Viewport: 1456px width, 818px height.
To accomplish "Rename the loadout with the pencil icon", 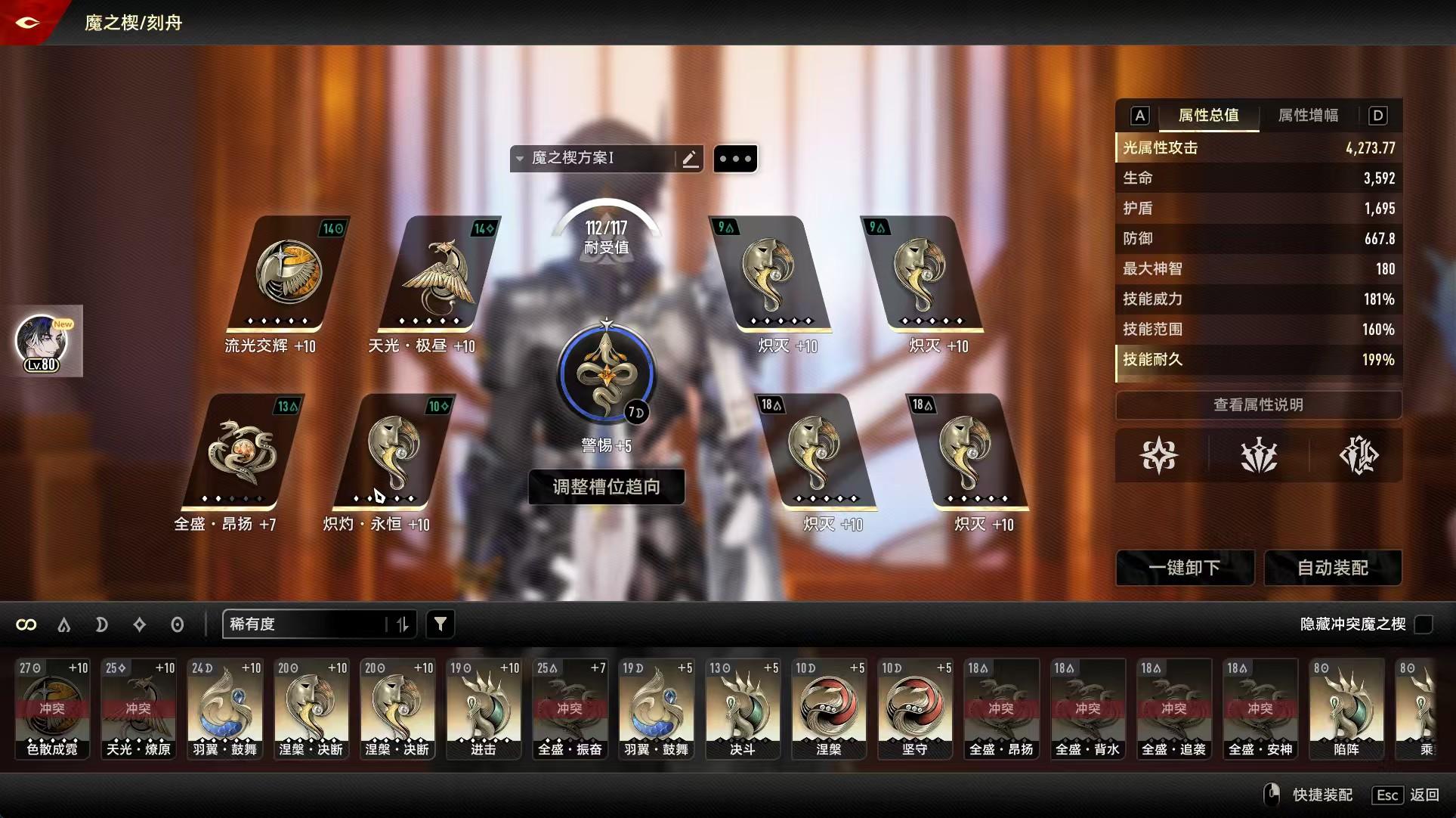I will pyautogui.click(x=689, y=159).
